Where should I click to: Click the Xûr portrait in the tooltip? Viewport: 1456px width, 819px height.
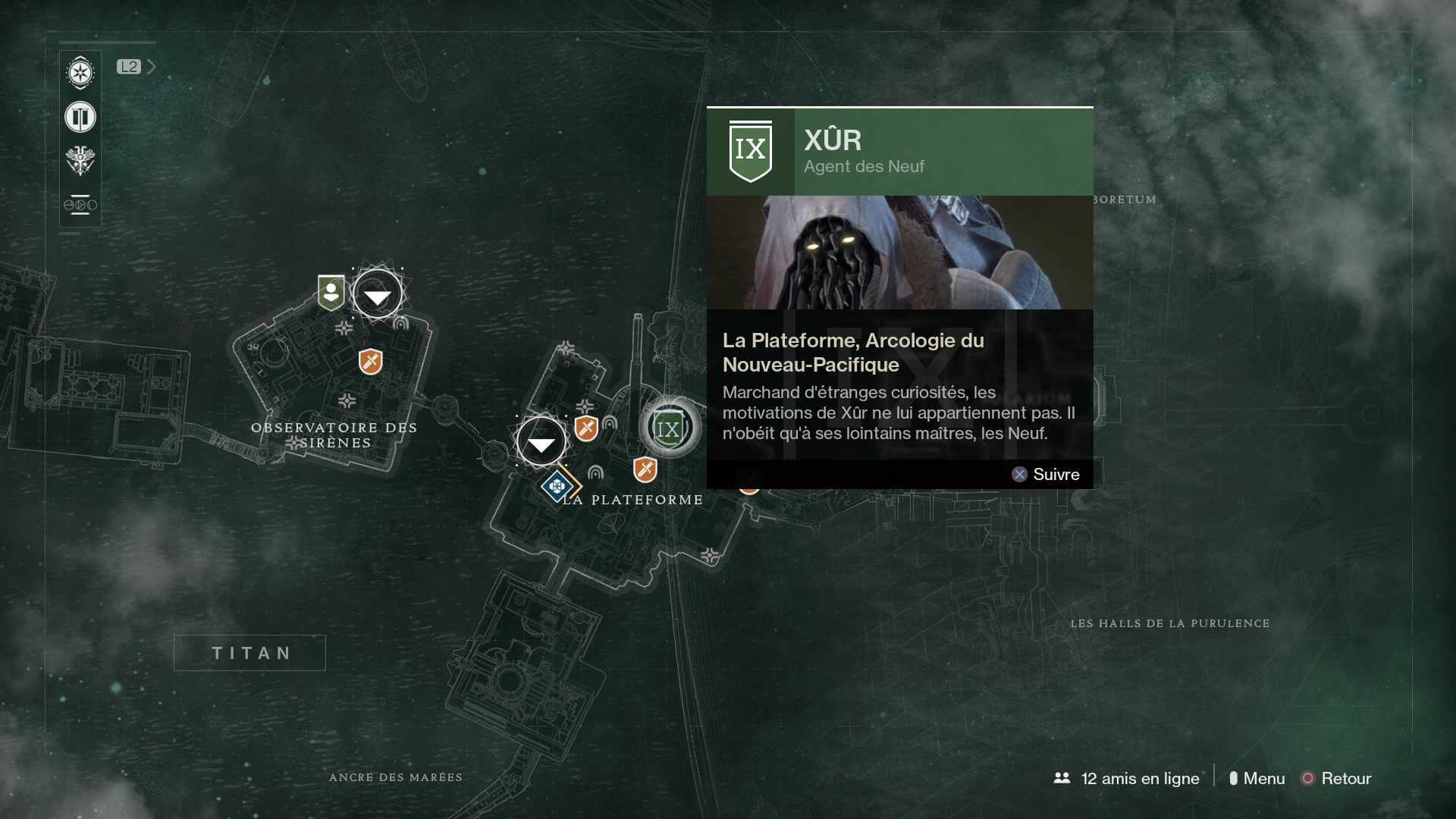pyautogui.click(x=899, y=252)
